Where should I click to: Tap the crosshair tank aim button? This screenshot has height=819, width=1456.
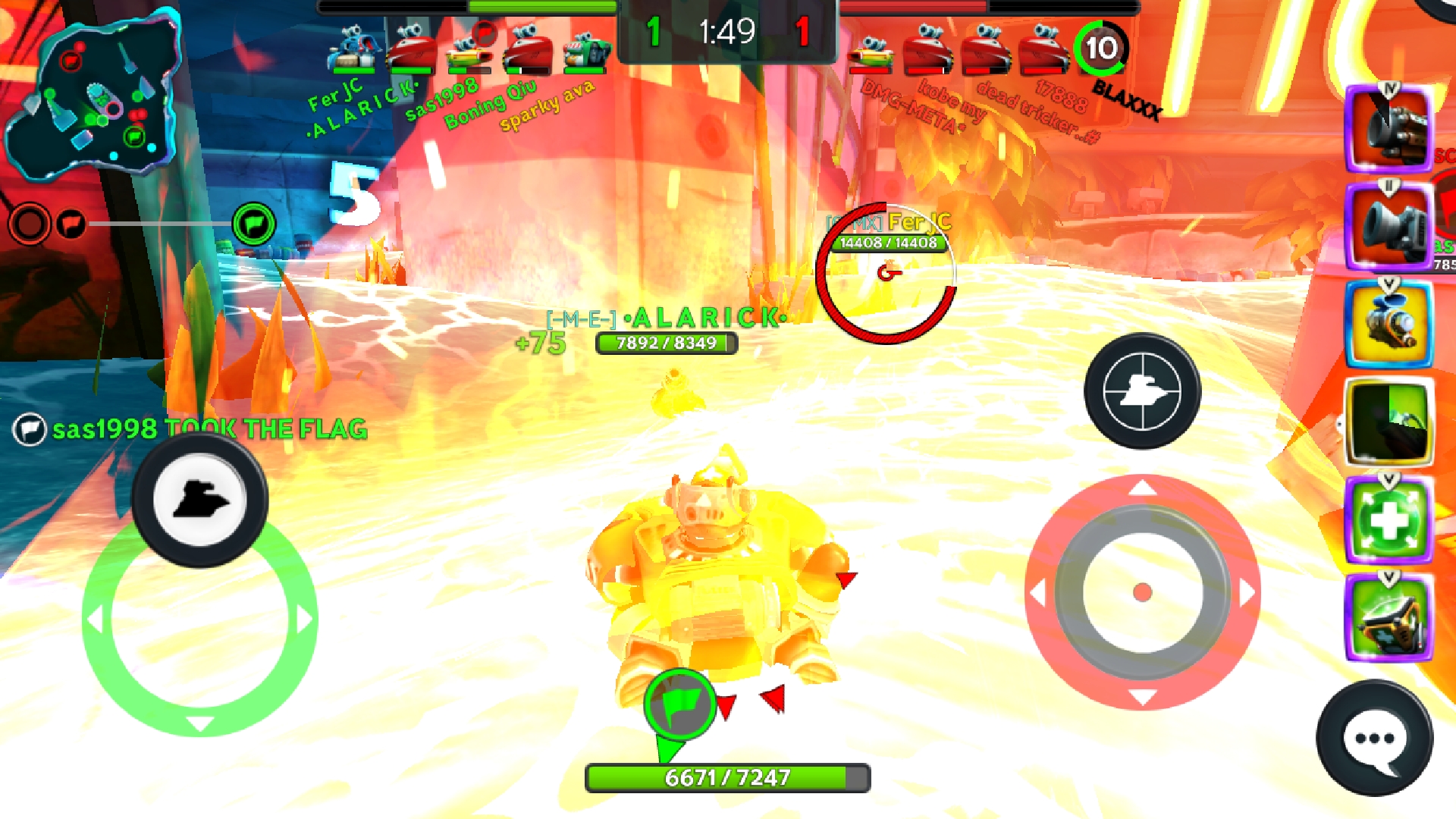pos(1142,391)
